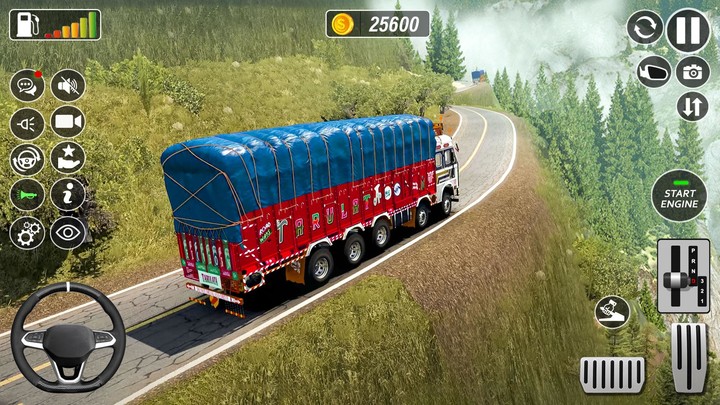This screenshot has height=405, width=720.
Task: Turn on the headlights
Action: point(27,123)
